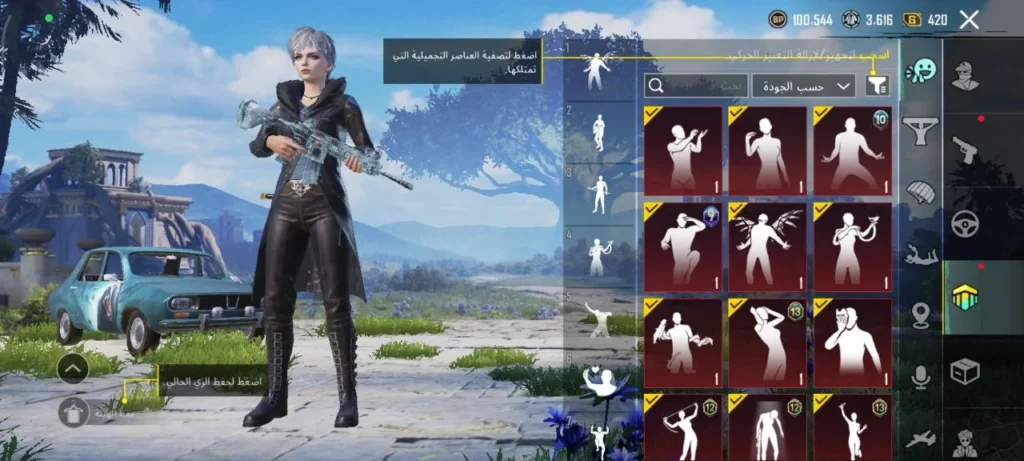The height and width of the screenshot is (461, 1024).
Task: Select the microphone voice tab
Action: point(919,377)
